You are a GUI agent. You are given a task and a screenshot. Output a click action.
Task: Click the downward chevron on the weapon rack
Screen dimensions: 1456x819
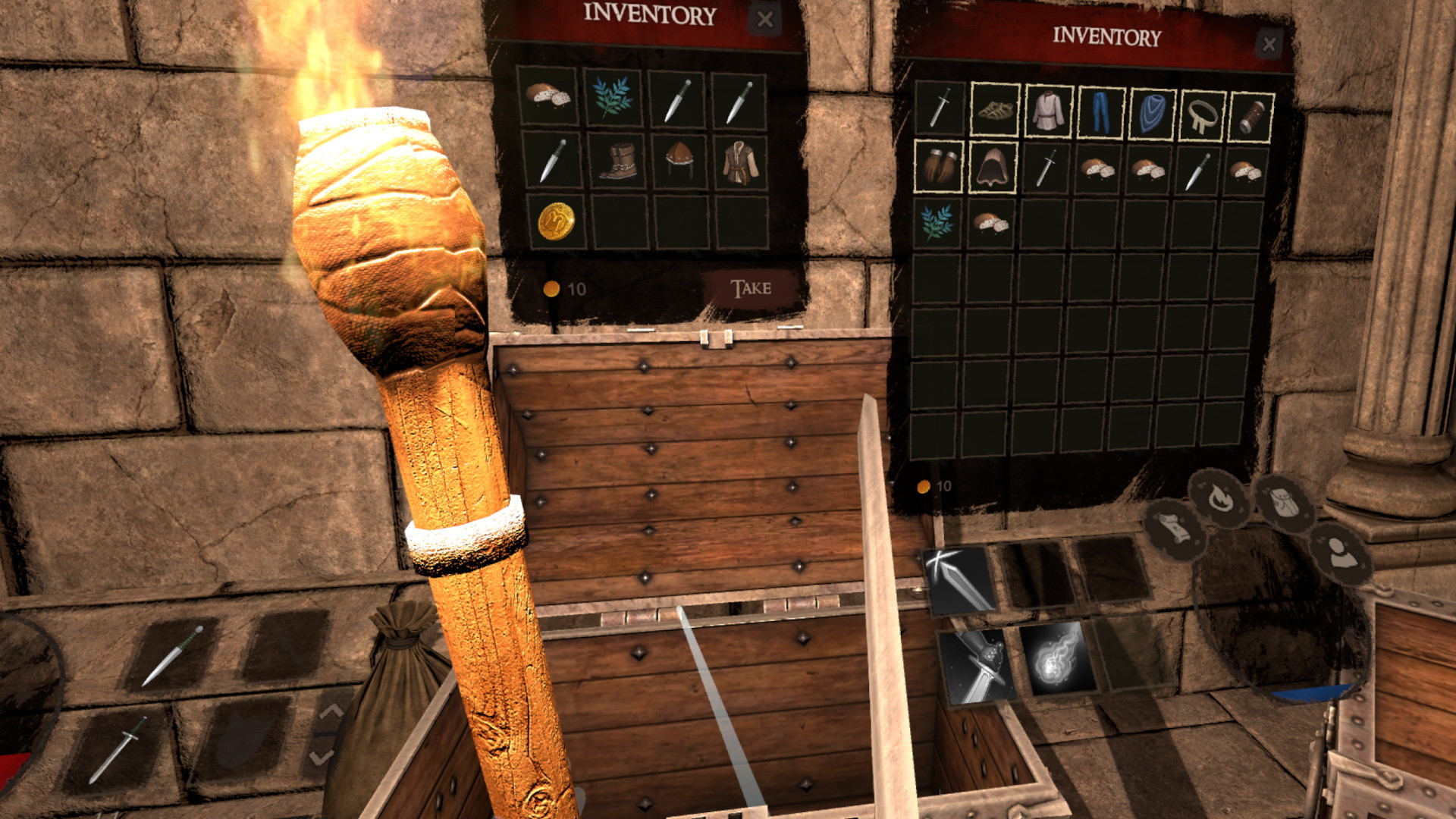point(322,757)
